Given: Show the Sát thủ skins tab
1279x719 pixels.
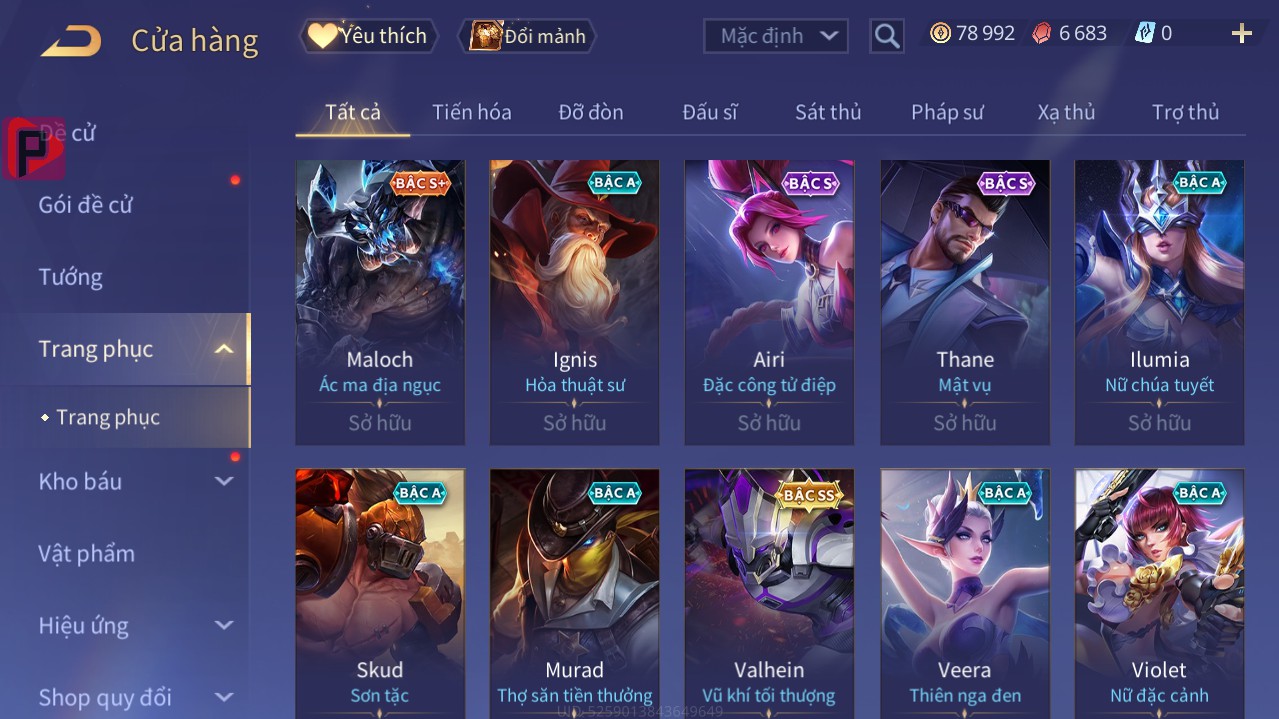Looking at the screenshot, I should coord(827,112).
